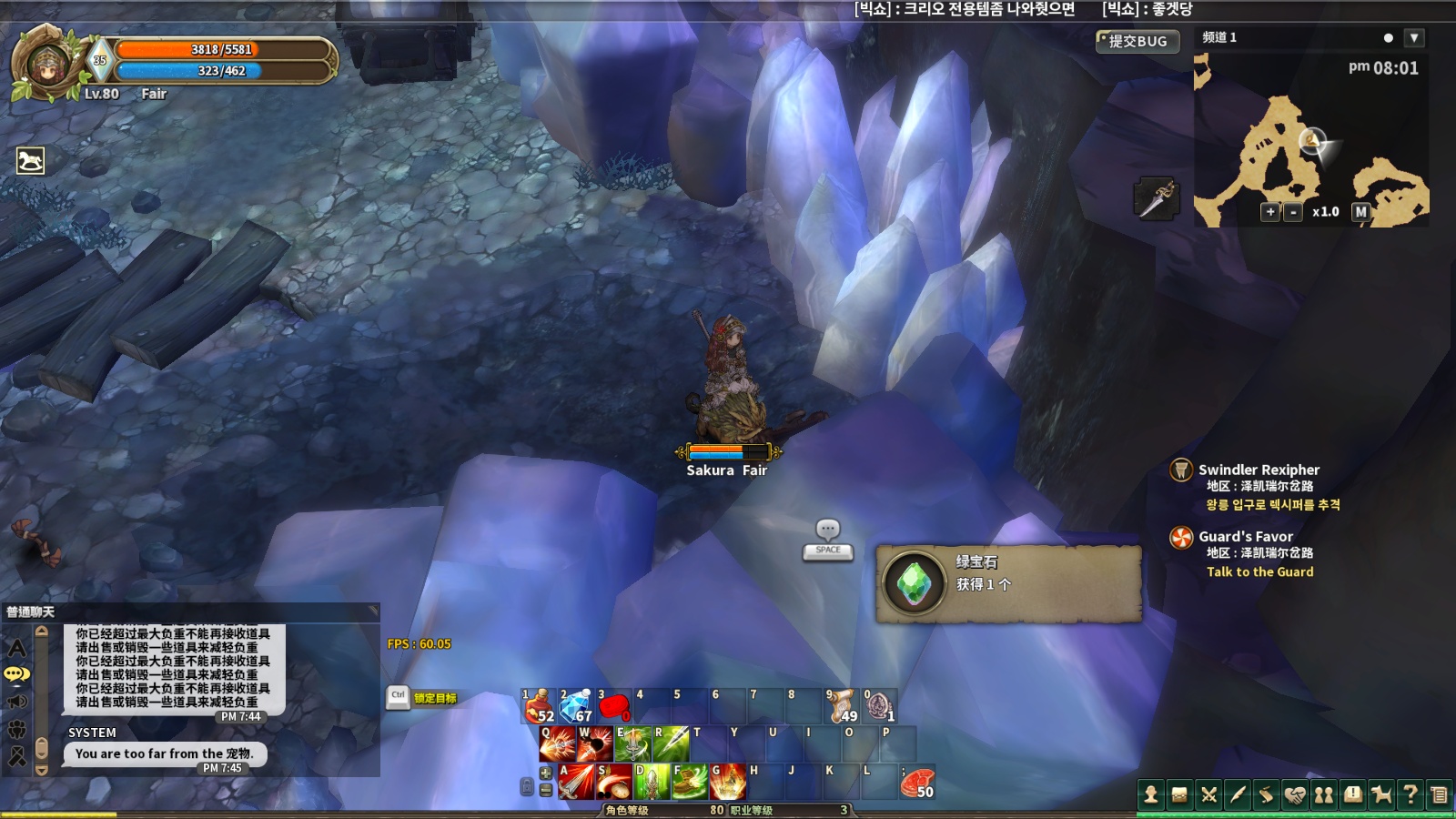Activate the sword thrust skill on A
The height and width of the screenshot is (819, 1456).
point(576,782)
